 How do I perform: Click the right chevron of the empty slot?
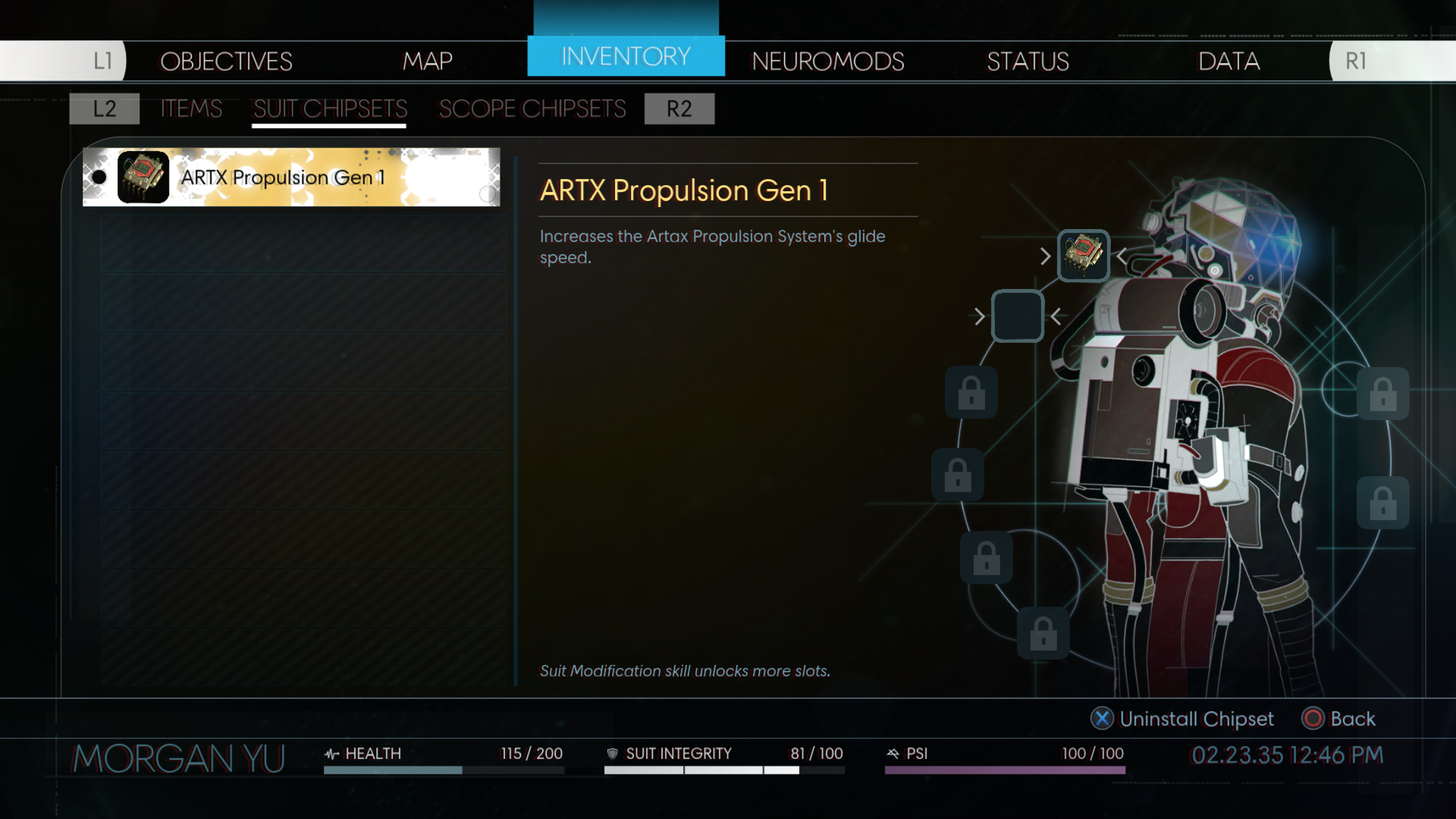click(x=1058, y=315)
